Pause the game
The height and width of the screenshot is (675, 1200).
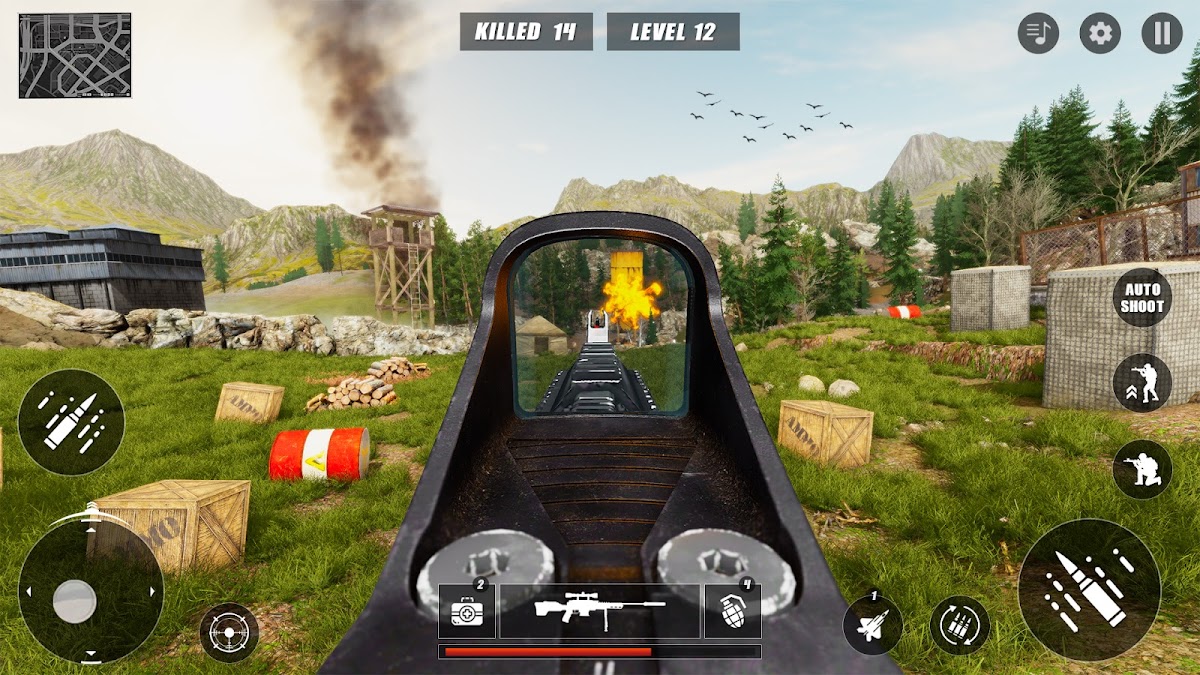pyautogui.click(x=1162, y=34)
